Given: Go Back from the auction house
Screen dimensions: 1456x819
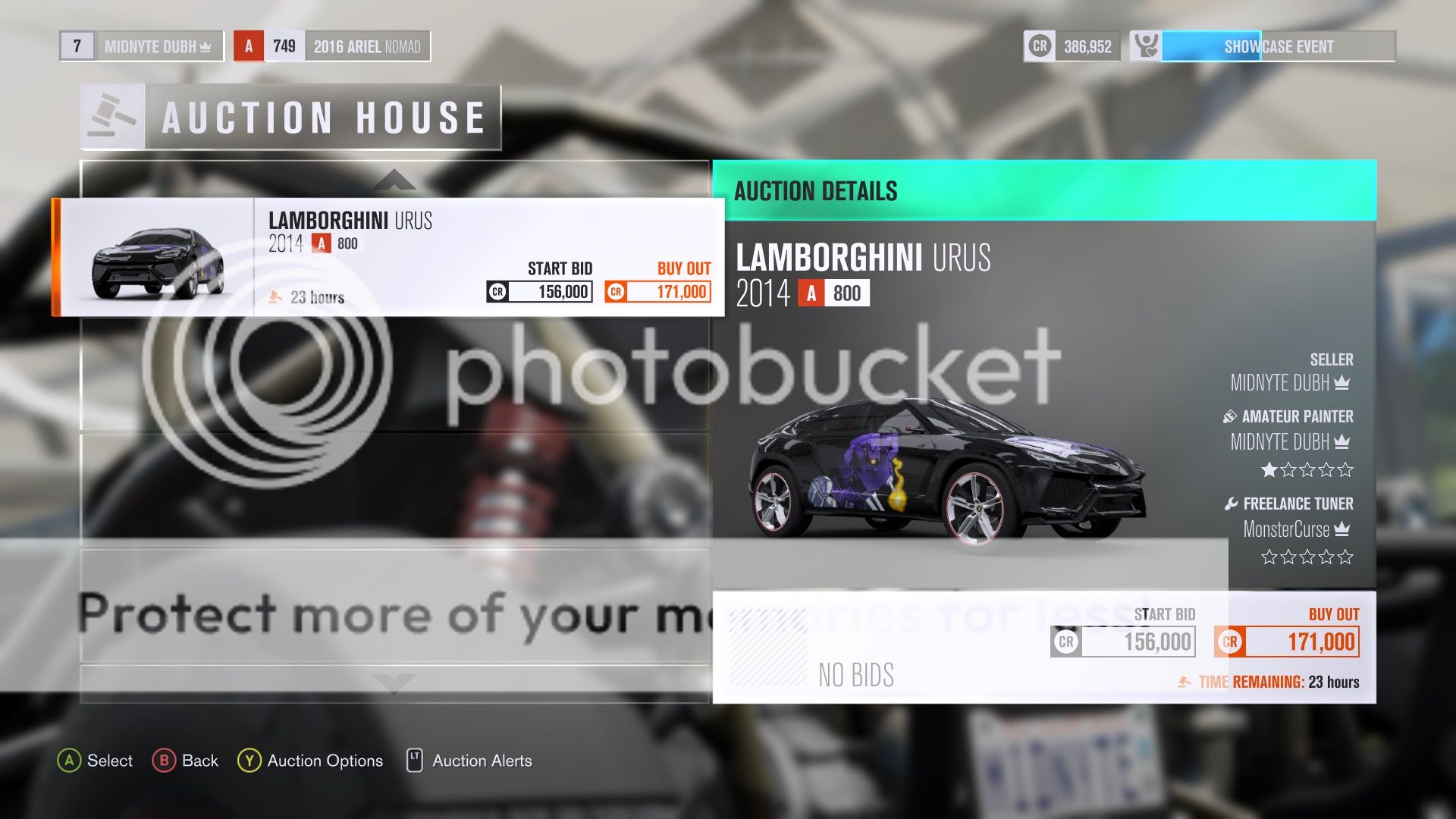Looking at the screenshot, I should pos(199,761).
